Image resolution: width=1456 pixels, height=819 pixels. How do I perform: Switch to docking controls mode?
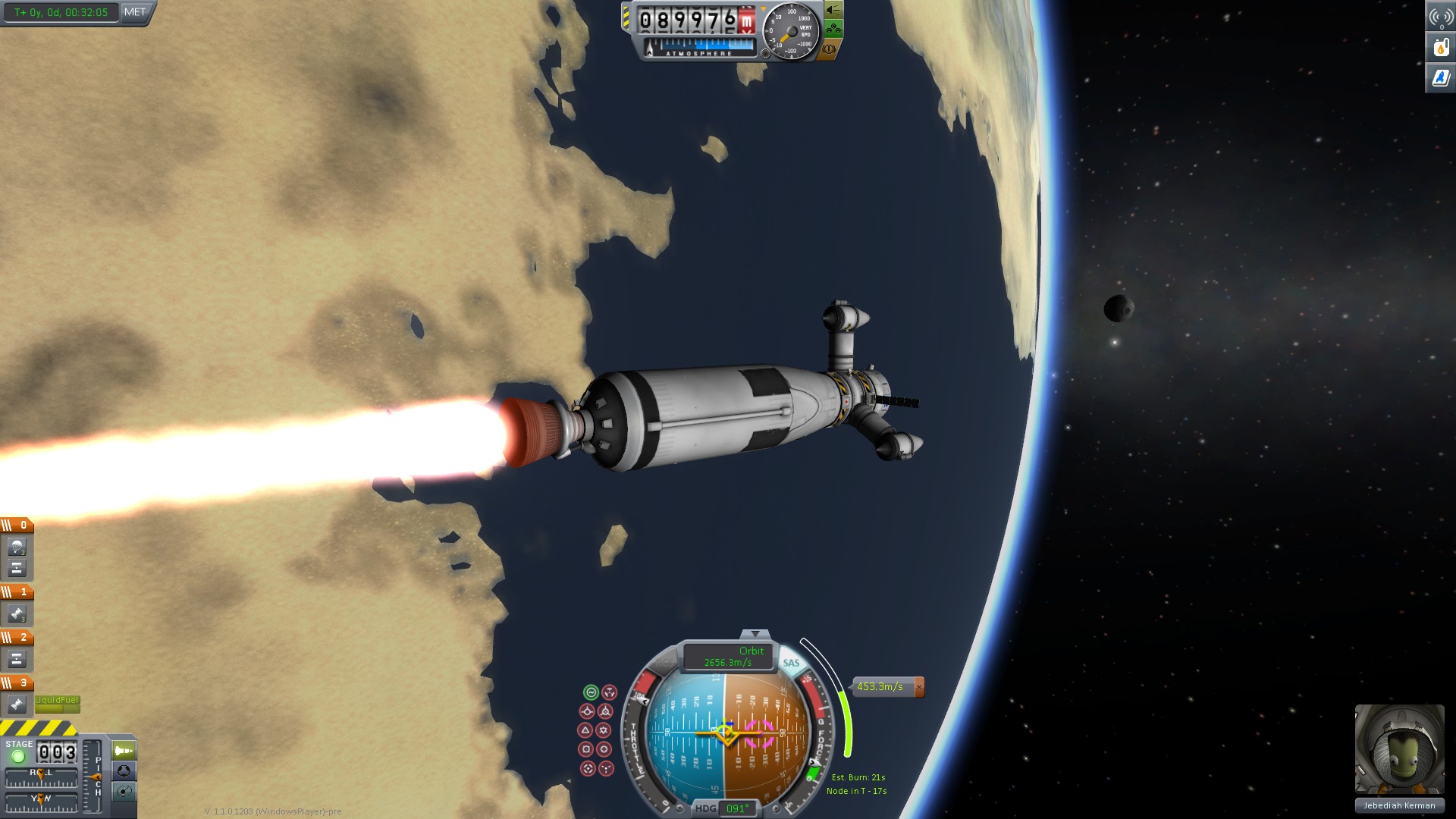[124, 771]
